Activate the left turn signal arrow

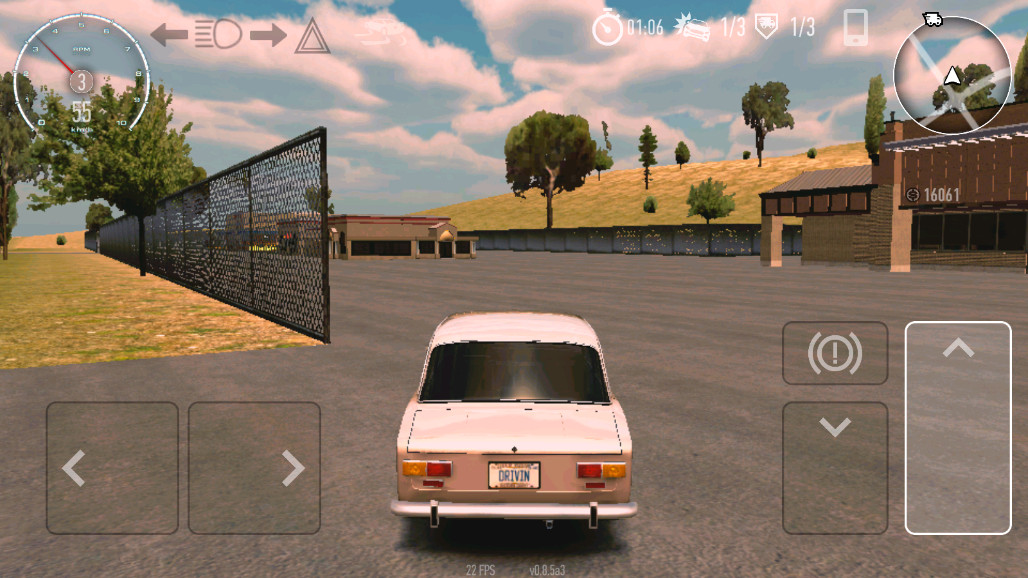(x=169, y=35)
